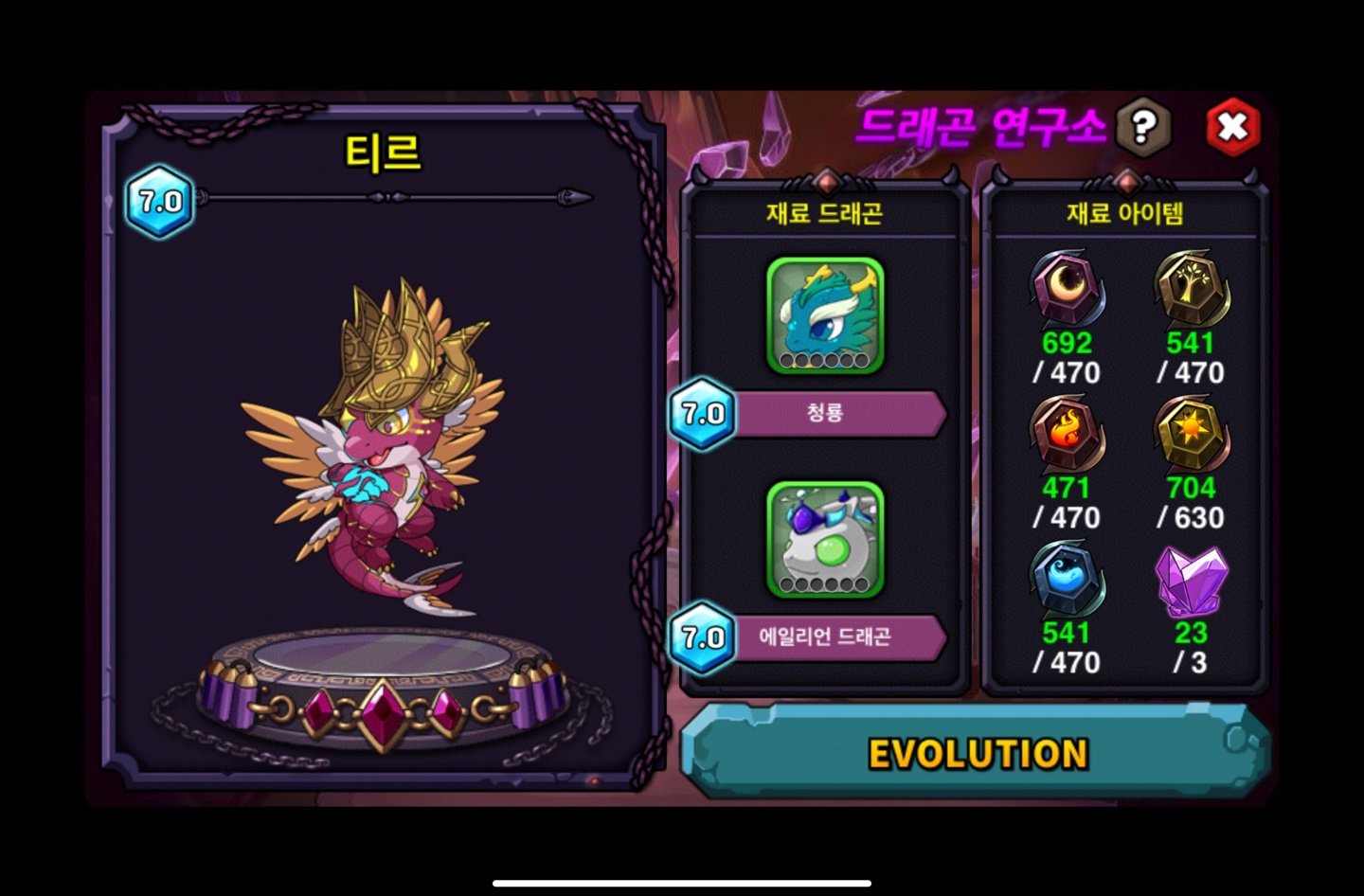
Task: Close the dragon lab window
Action: (1232, 126)
